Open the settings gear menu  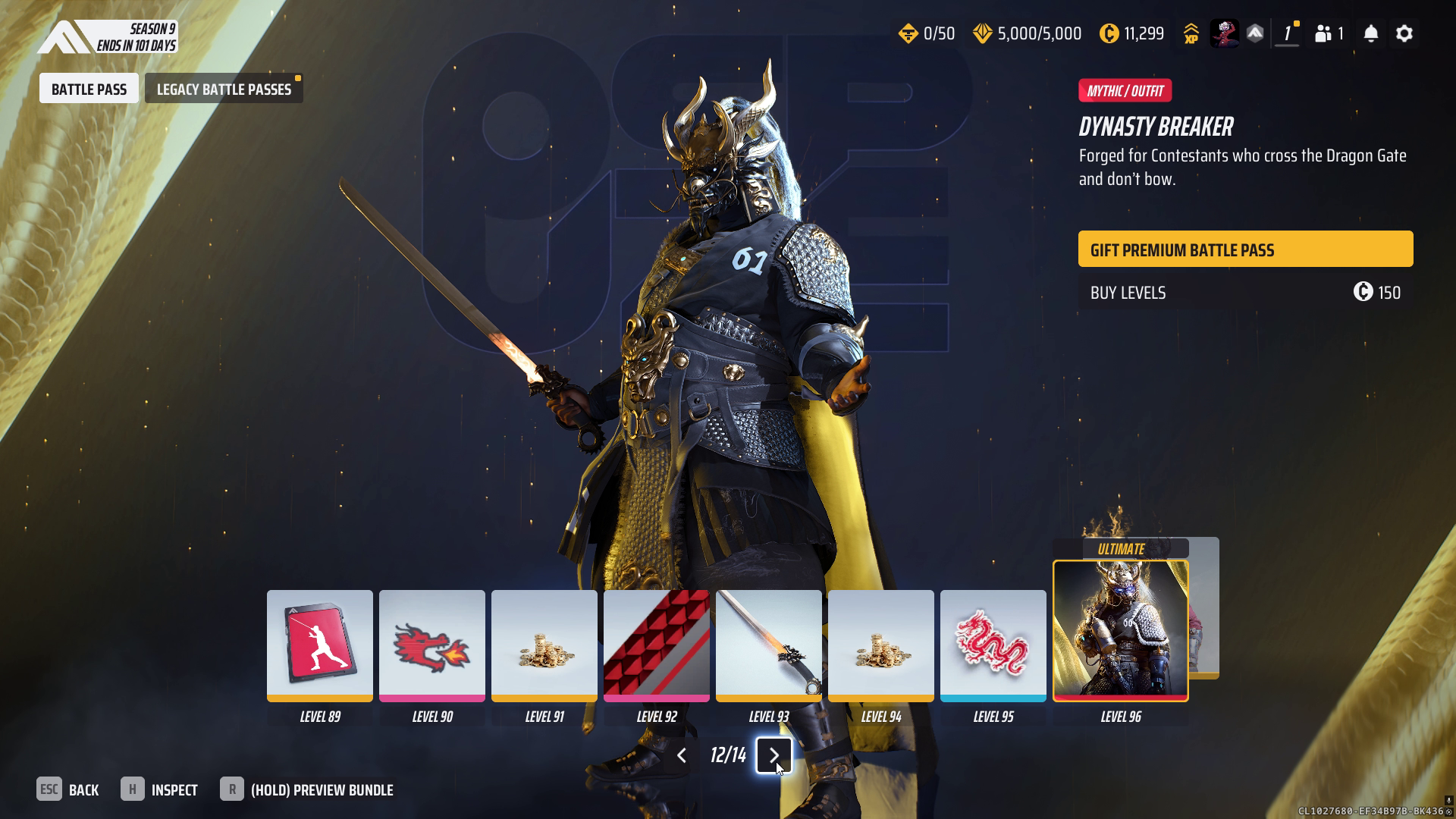click(x=1404, y=33)
